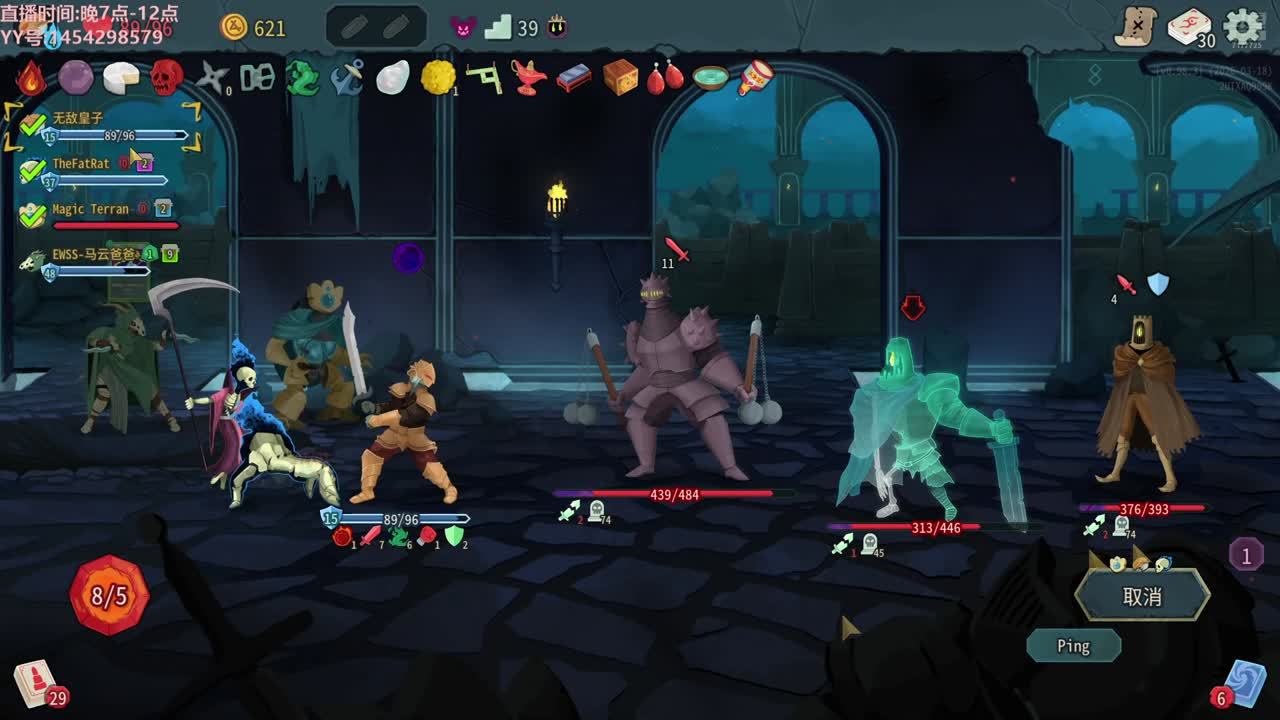Select the red genie lamp relic
Viewport: 1280px width, 720px height.
click(x=529, y=77)
